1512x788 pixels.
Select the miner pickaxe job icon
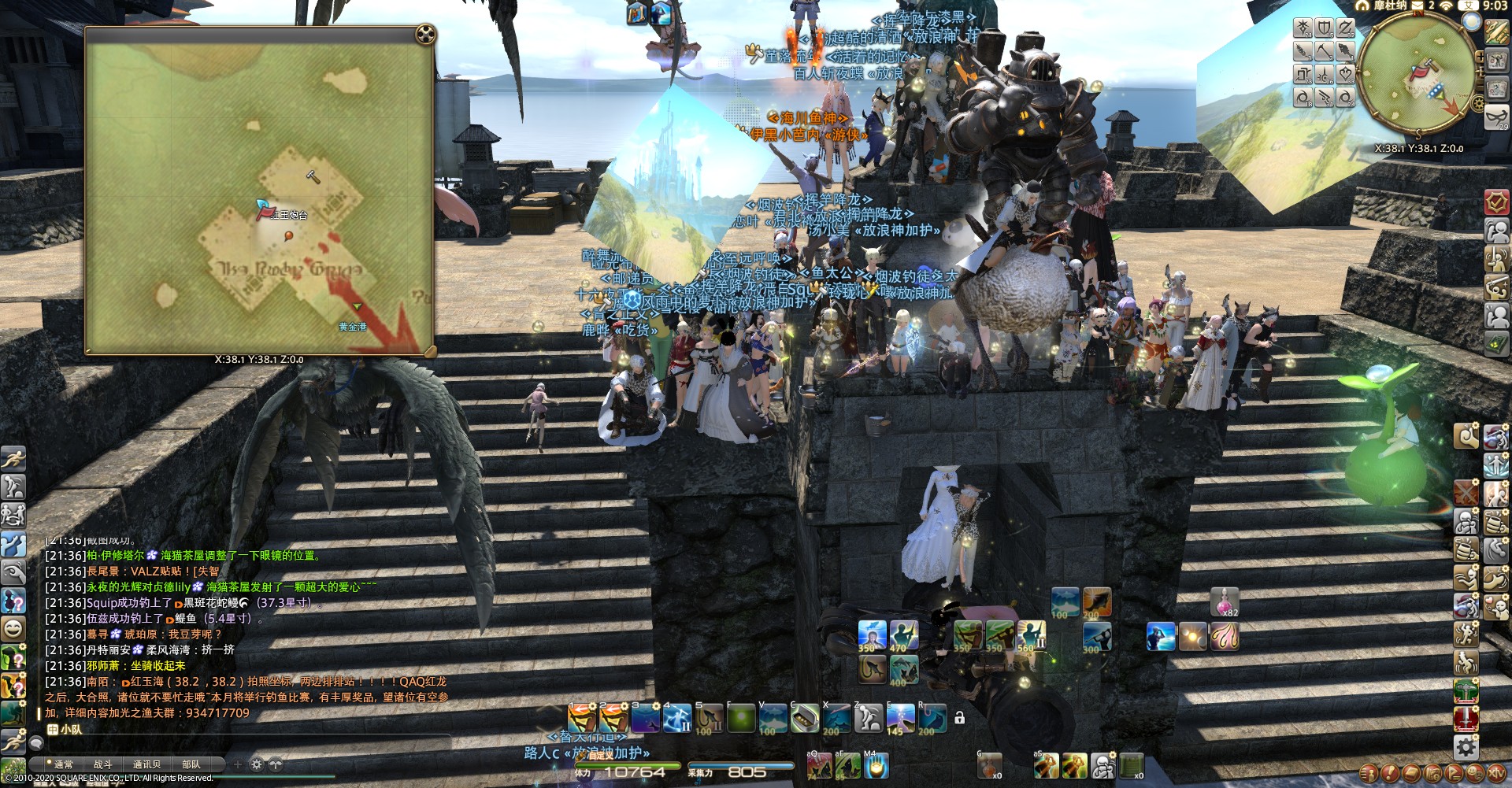pos(1325,51)
